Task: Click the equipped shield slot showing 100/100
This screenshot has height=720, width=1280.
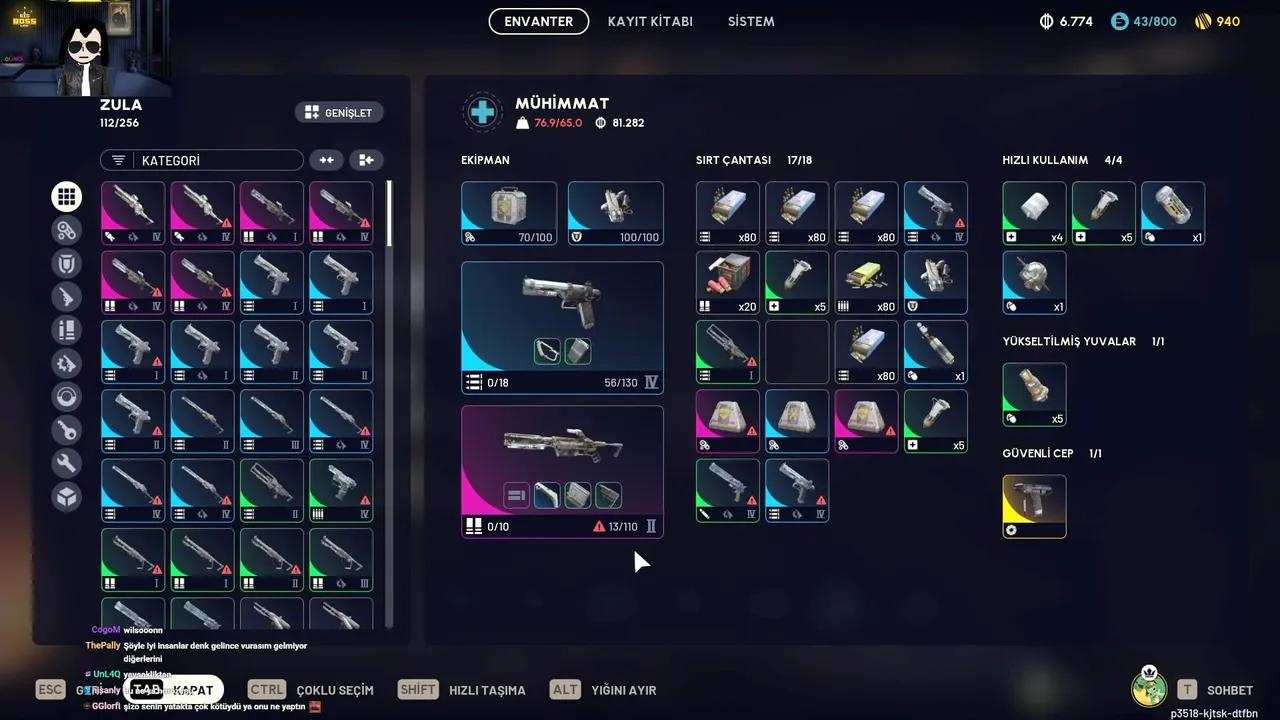Action: tap(615, 213)
